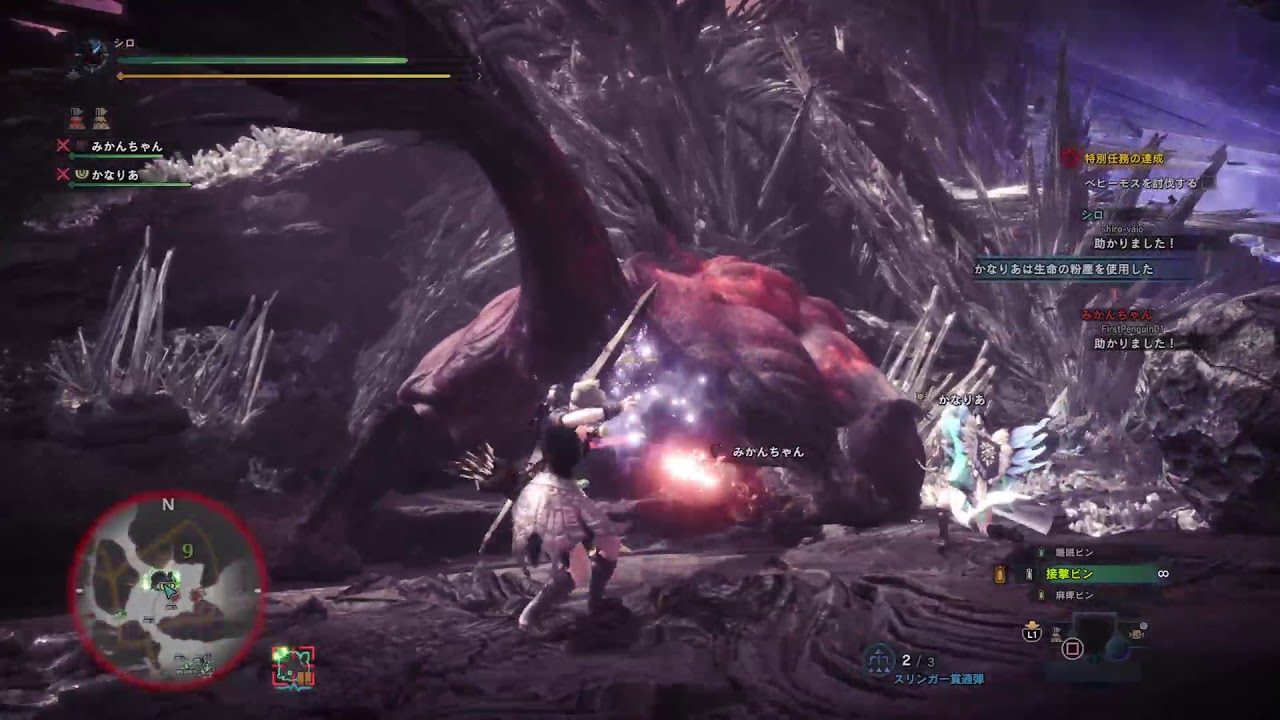The image size is (1280, 720).
Task: Select the スリンガー貫通弾 slinger ammo icon
Action: point(879,658)
